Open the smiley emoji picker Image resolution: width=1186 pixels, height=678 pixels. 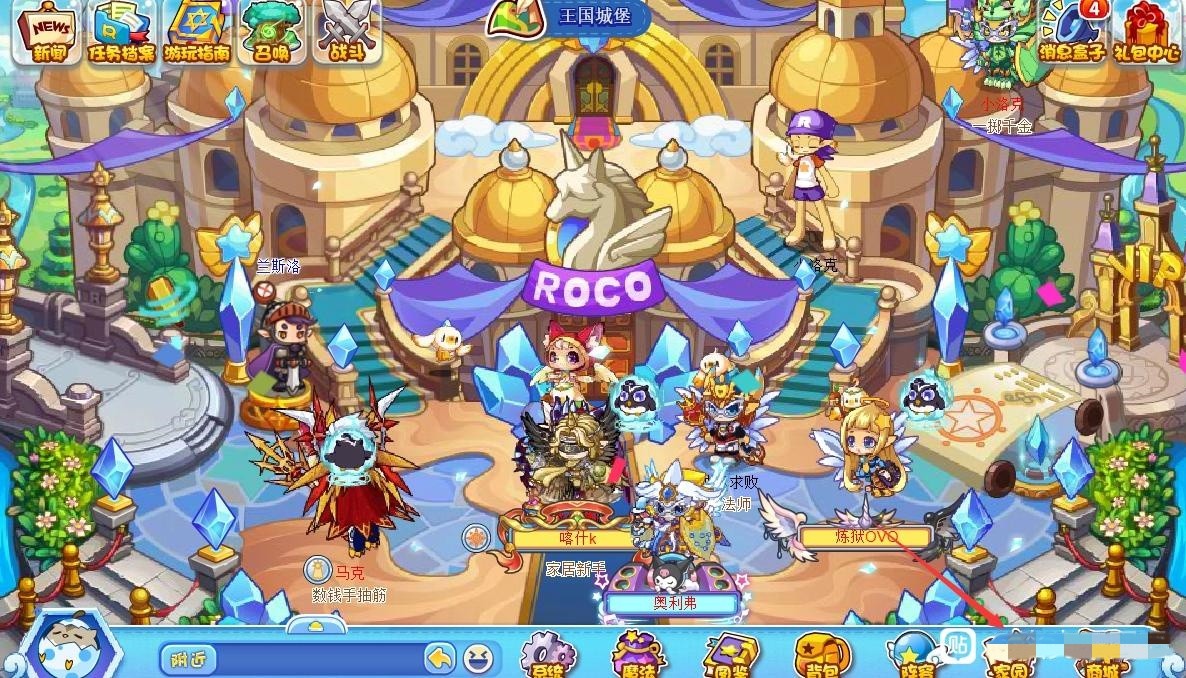(x=479, y=658)
